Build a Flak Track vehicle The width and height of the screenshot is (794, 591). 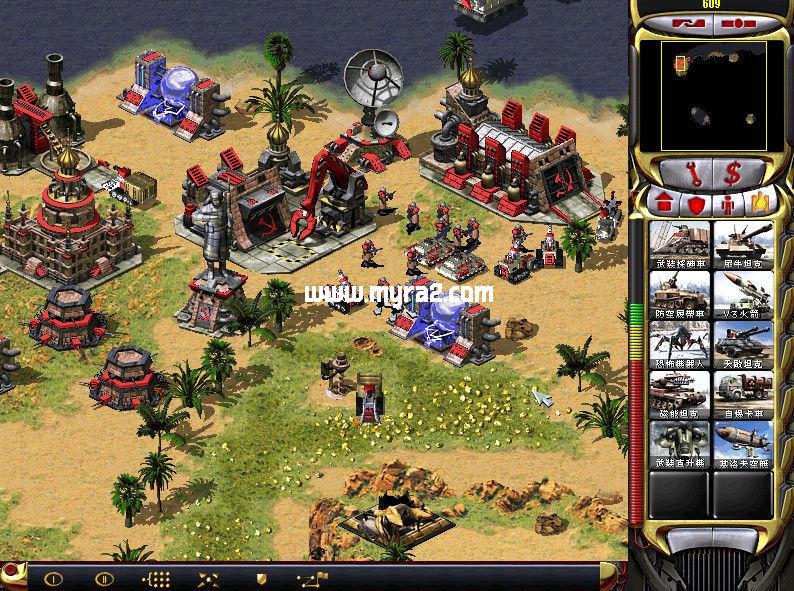[x=680, y=294]
